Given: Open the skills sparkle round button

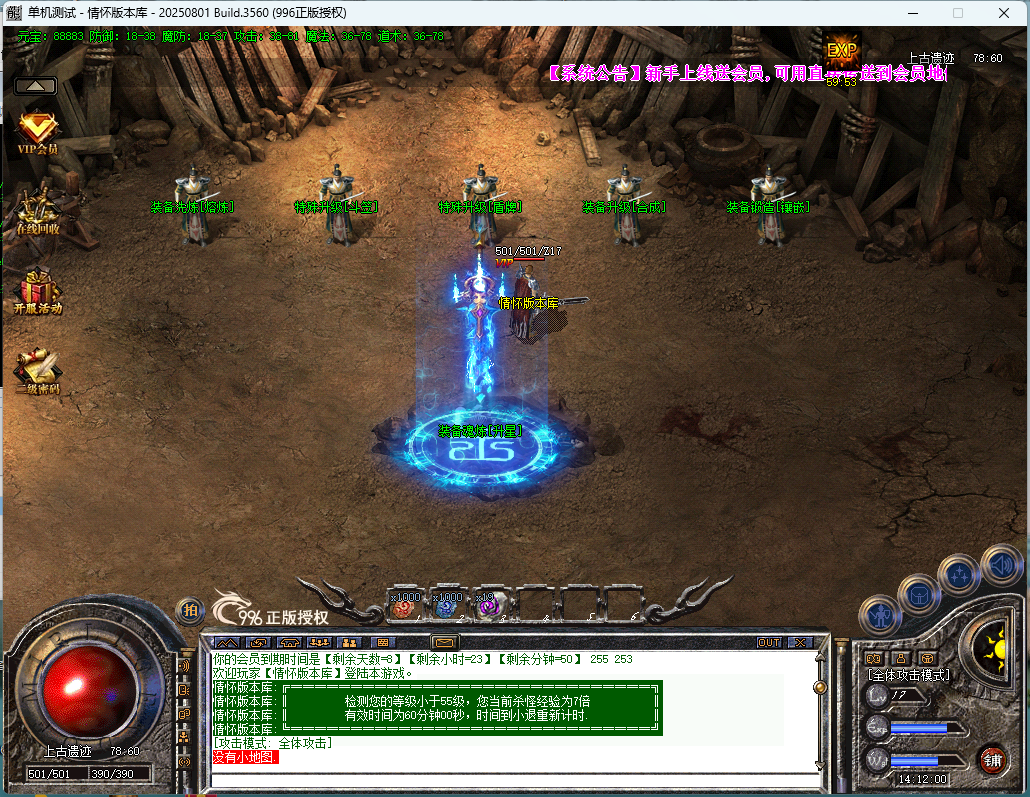Looking at the screenshot, I should pos(959,575).
